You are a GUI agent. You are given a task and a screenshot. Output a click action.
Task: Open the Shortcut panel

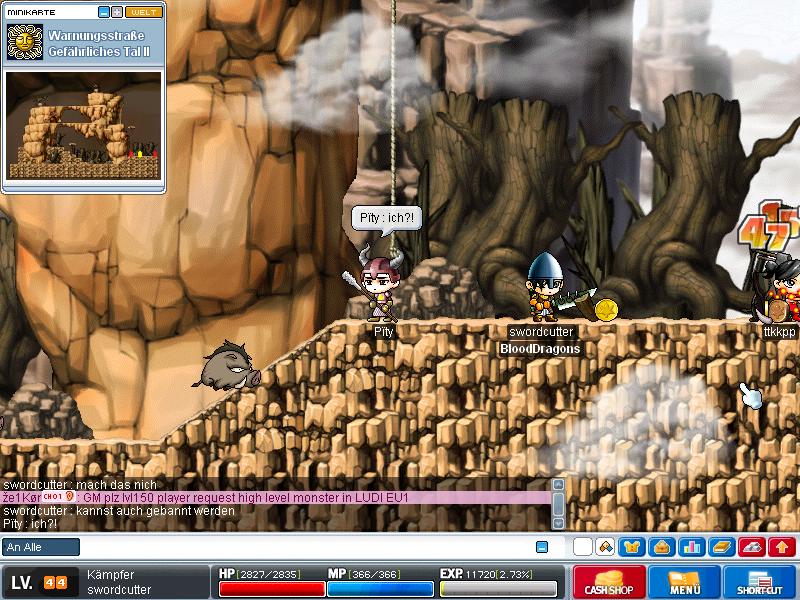762,582
